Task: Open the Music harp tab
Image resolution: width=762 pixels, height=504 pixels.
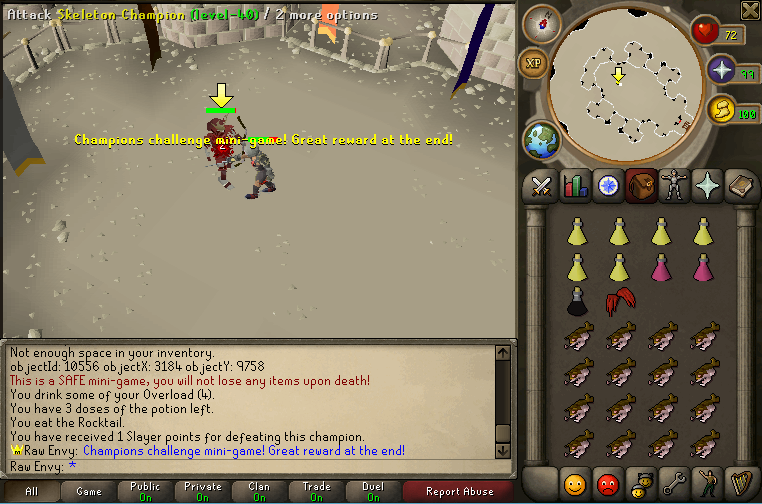Action: (741, 484)
